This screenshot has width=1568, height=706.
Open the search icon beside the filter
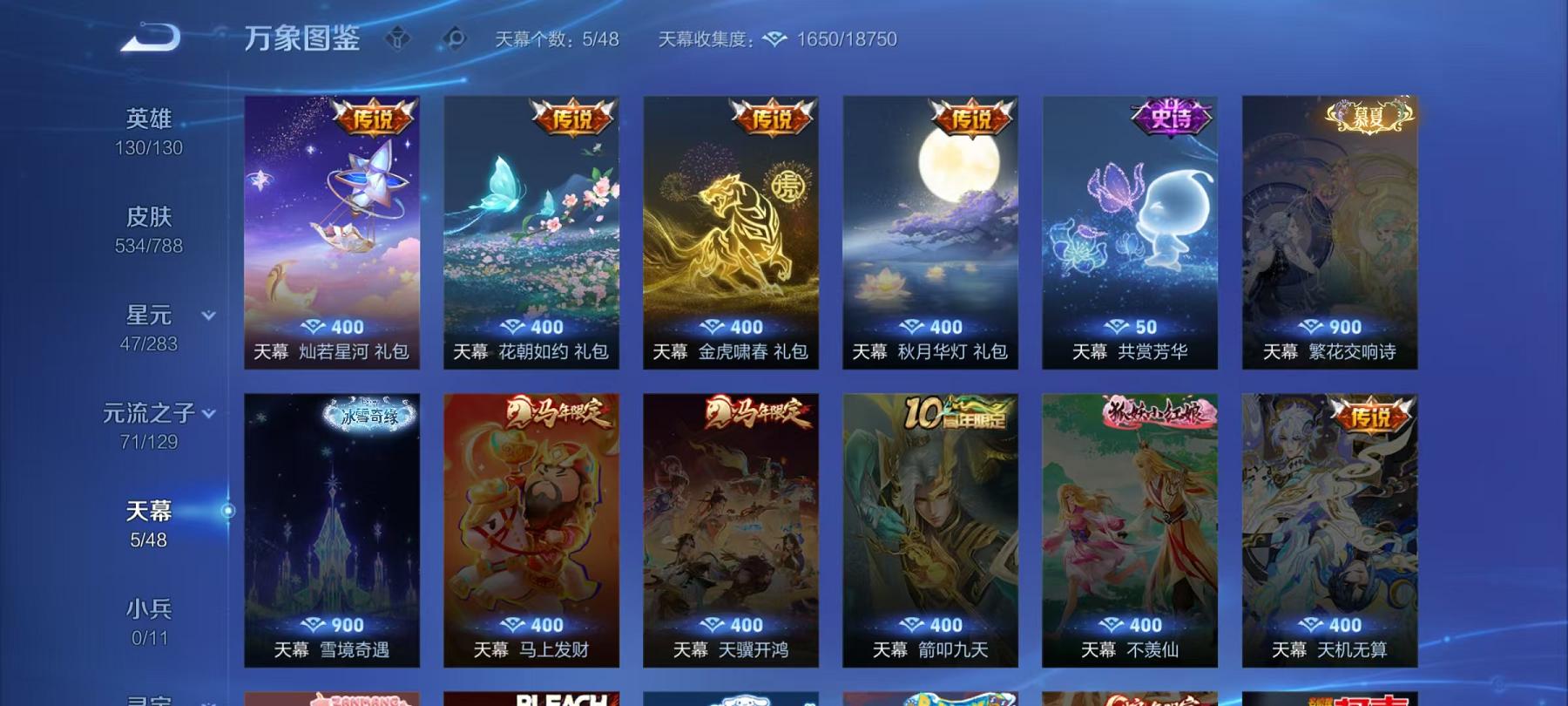pyautogui.click(x=454, y=38)
